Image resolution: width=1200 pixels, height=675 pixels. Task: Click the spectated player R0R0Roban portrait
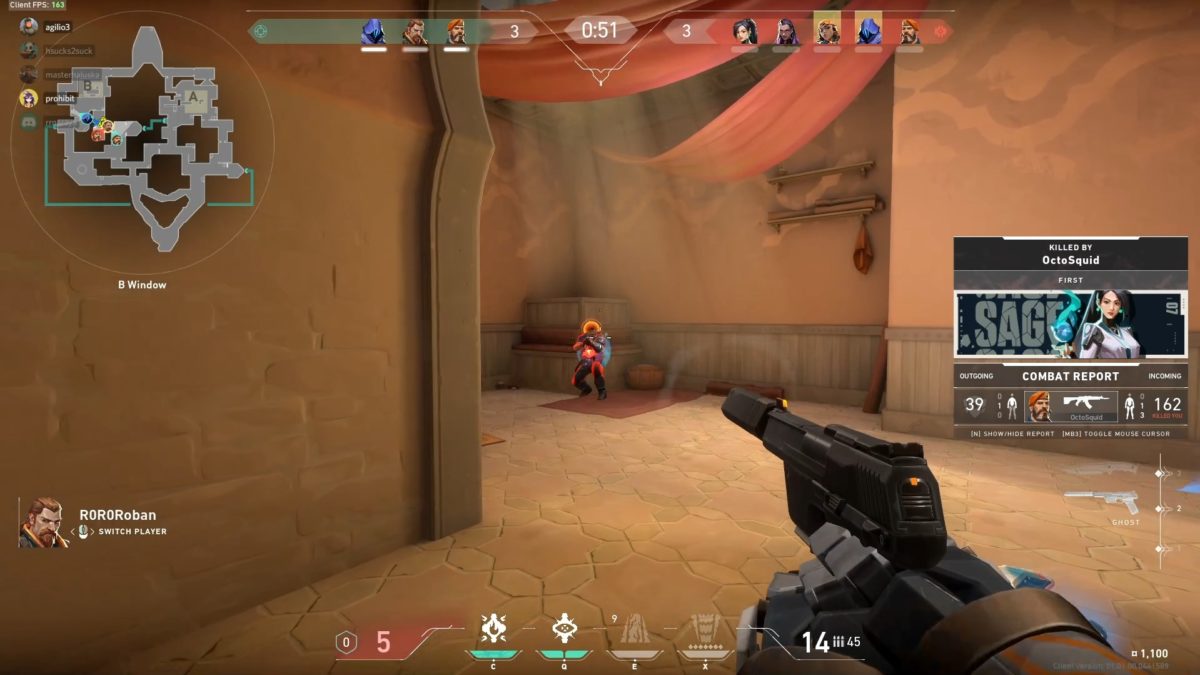point(43,522)
